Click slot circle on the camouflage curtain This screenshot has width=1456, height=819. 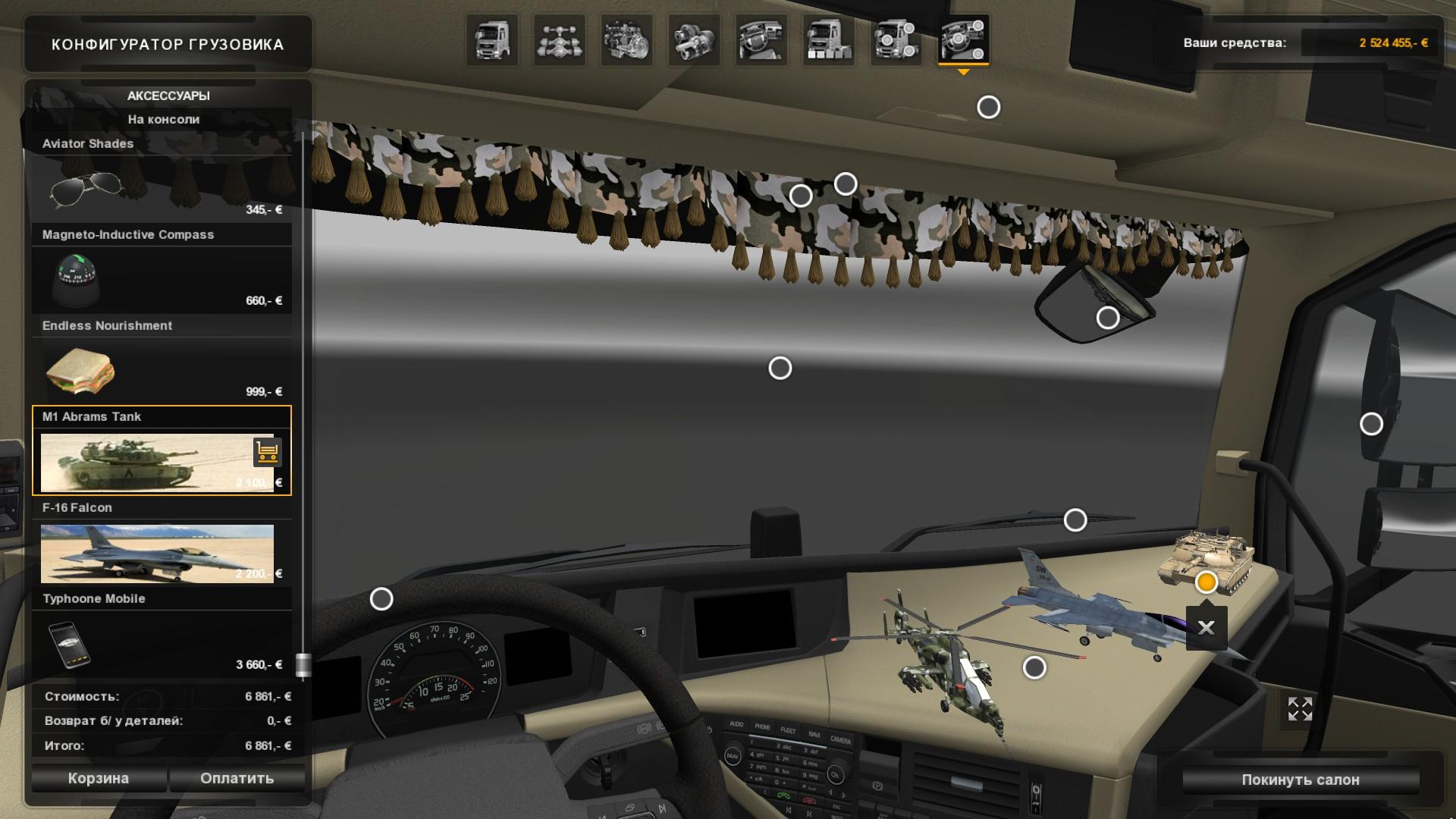pyautogui.click(x=799, y=196)
